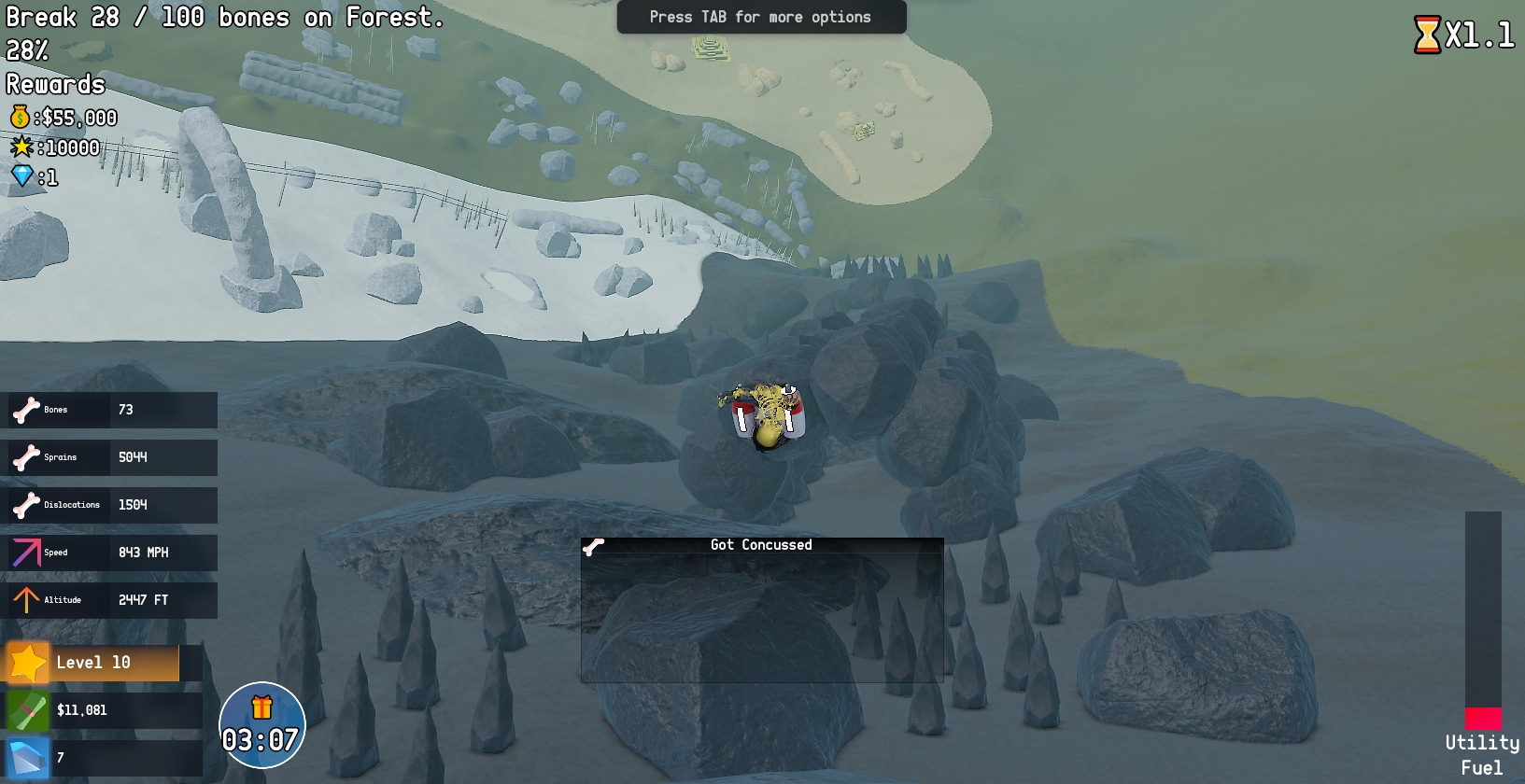
Task: Open the Forest bone-breaking quest tracker
Action: 224,18
